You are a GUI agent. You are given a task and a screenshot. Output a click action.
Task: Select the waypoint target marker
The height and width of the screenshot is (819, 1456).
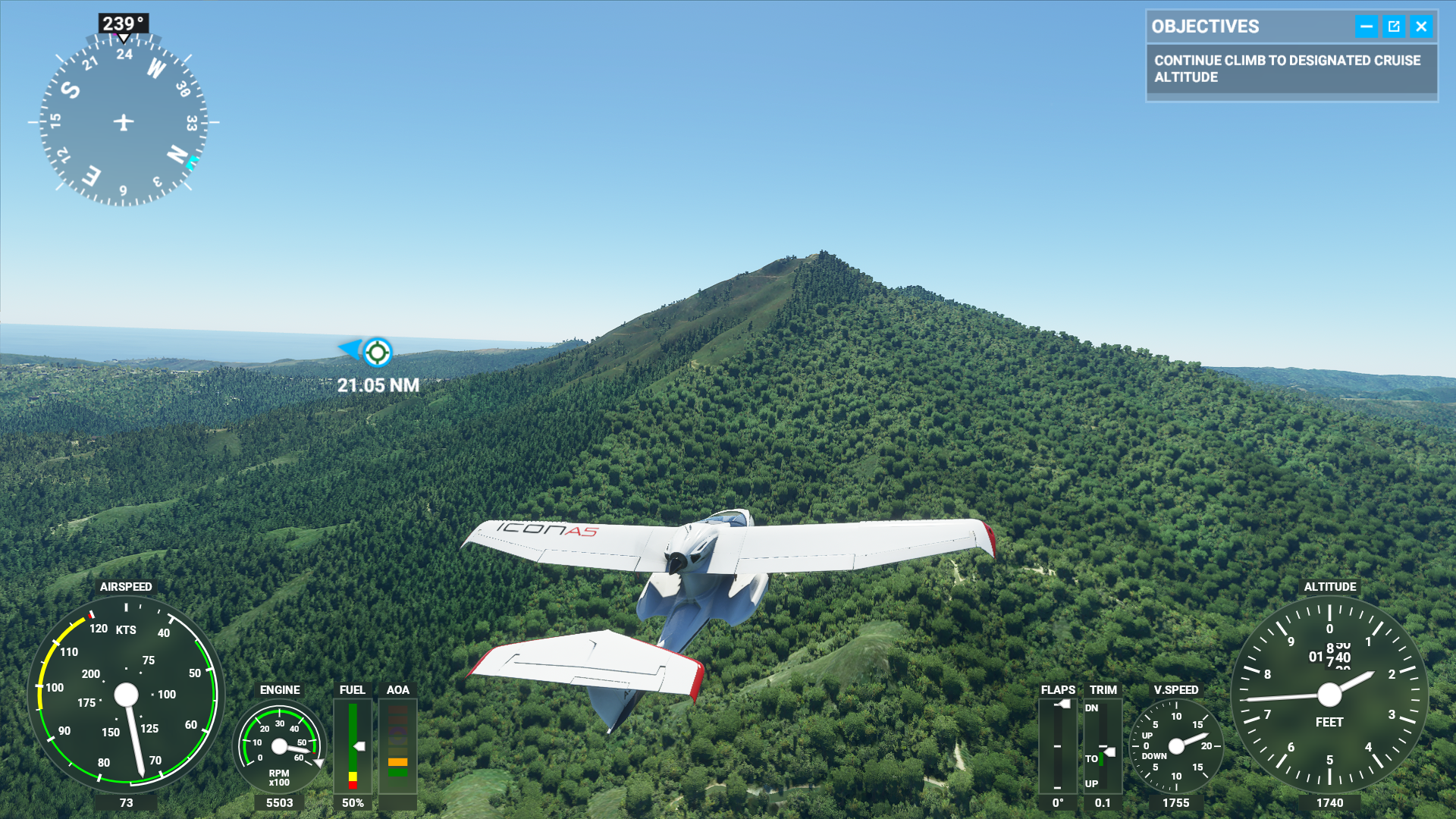[x=377, y=352]
